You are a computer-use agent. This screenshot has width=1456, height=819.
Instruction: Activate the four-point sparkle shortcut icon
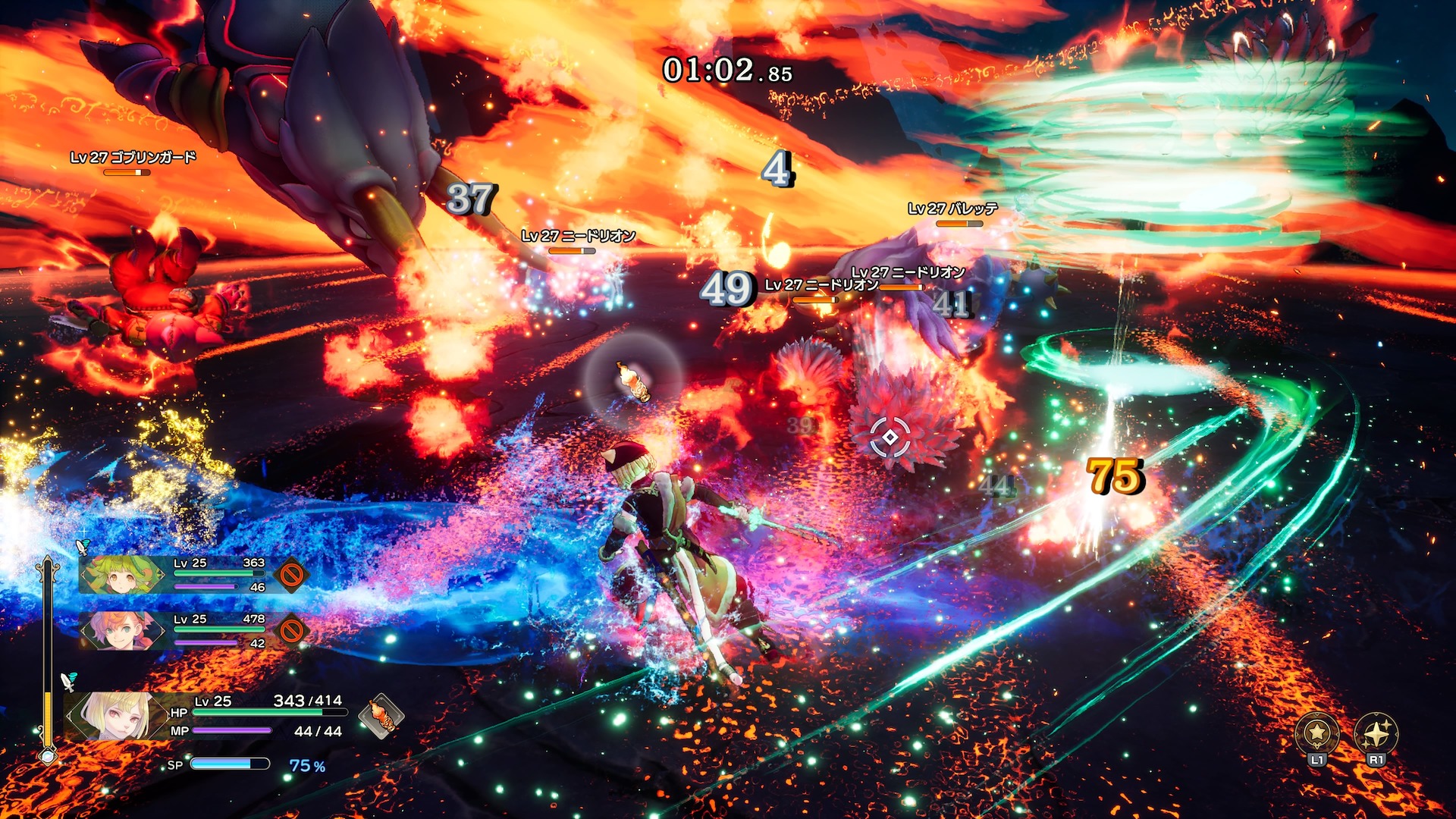tap(1376, 733)
